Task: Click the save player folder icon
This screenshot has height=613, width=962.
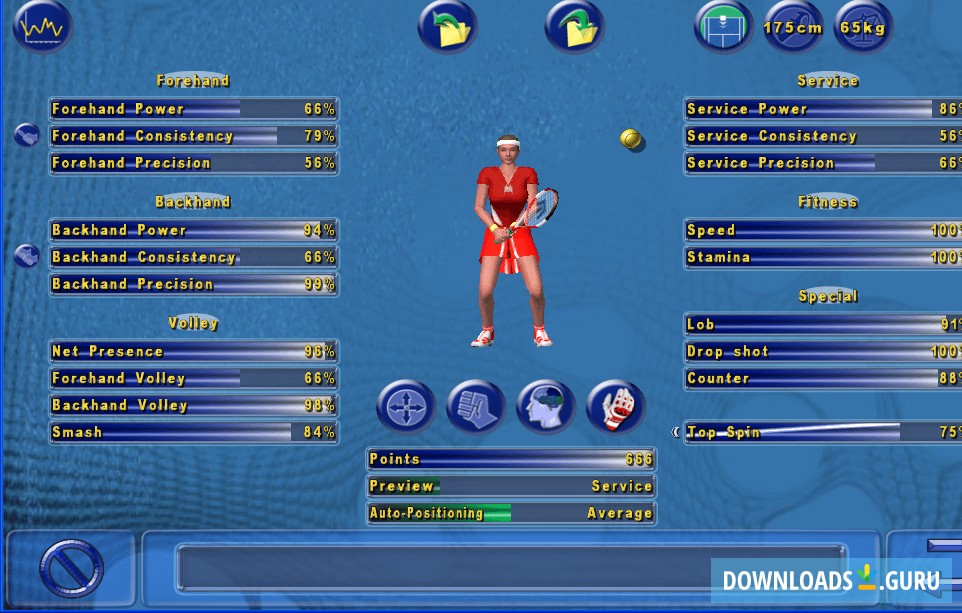Action: point(574,27)
